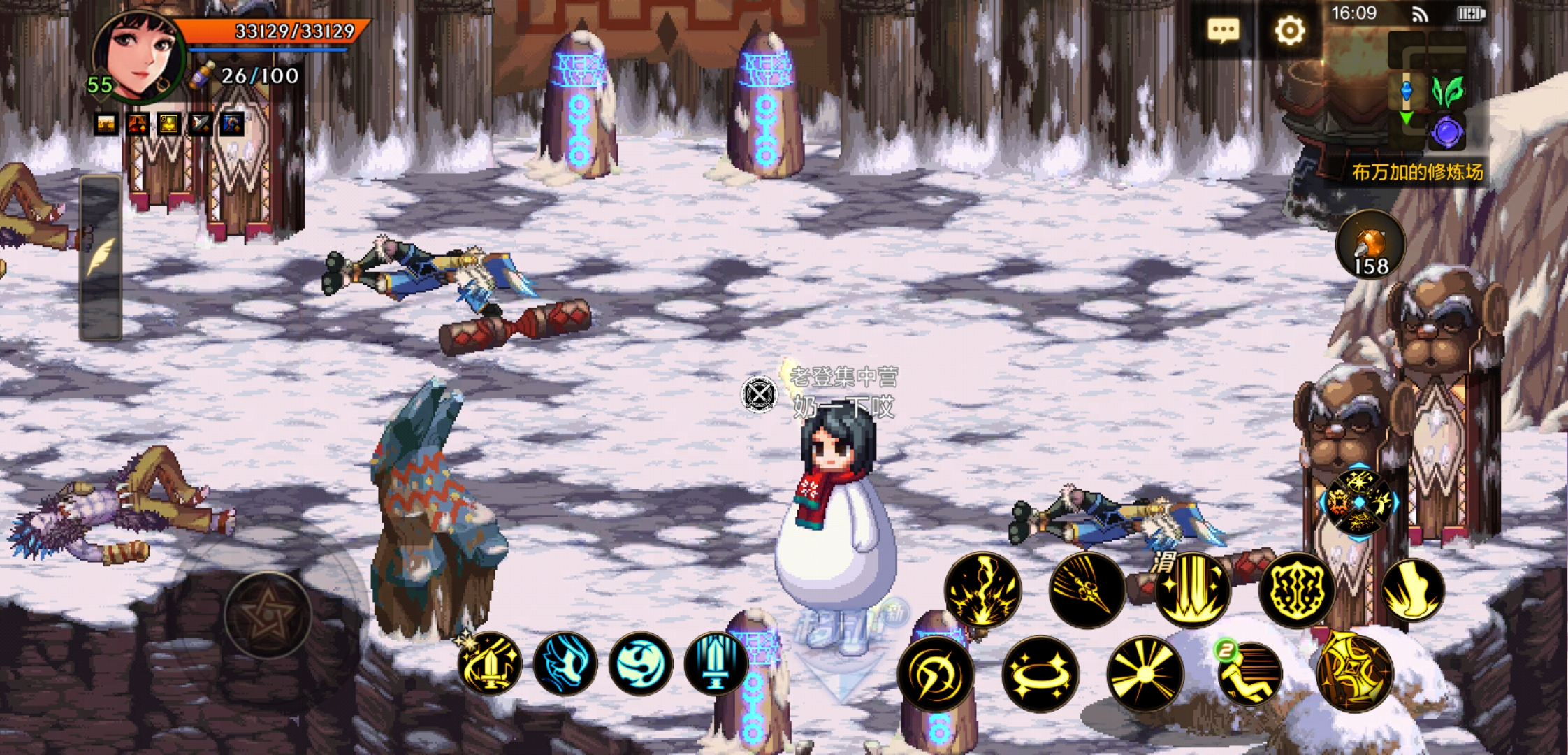Open the chat speech-bubble button

pyautogui.click(x=1223, y=31)
